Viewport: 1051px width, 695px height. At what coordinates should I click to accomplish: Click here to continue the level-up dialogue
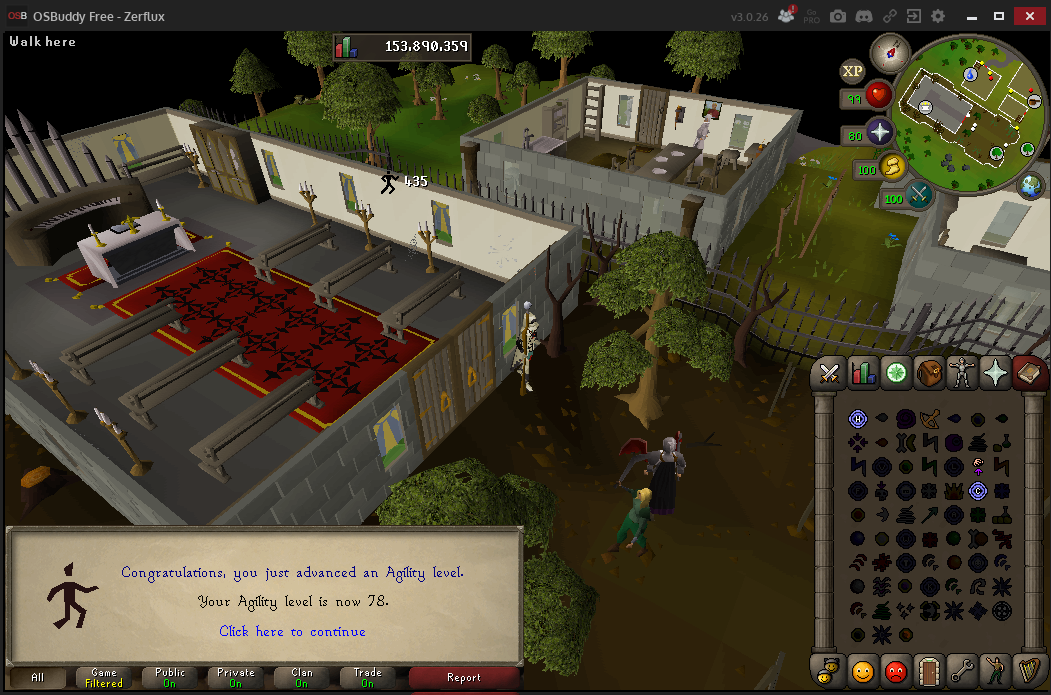click(x=292, y=631)
